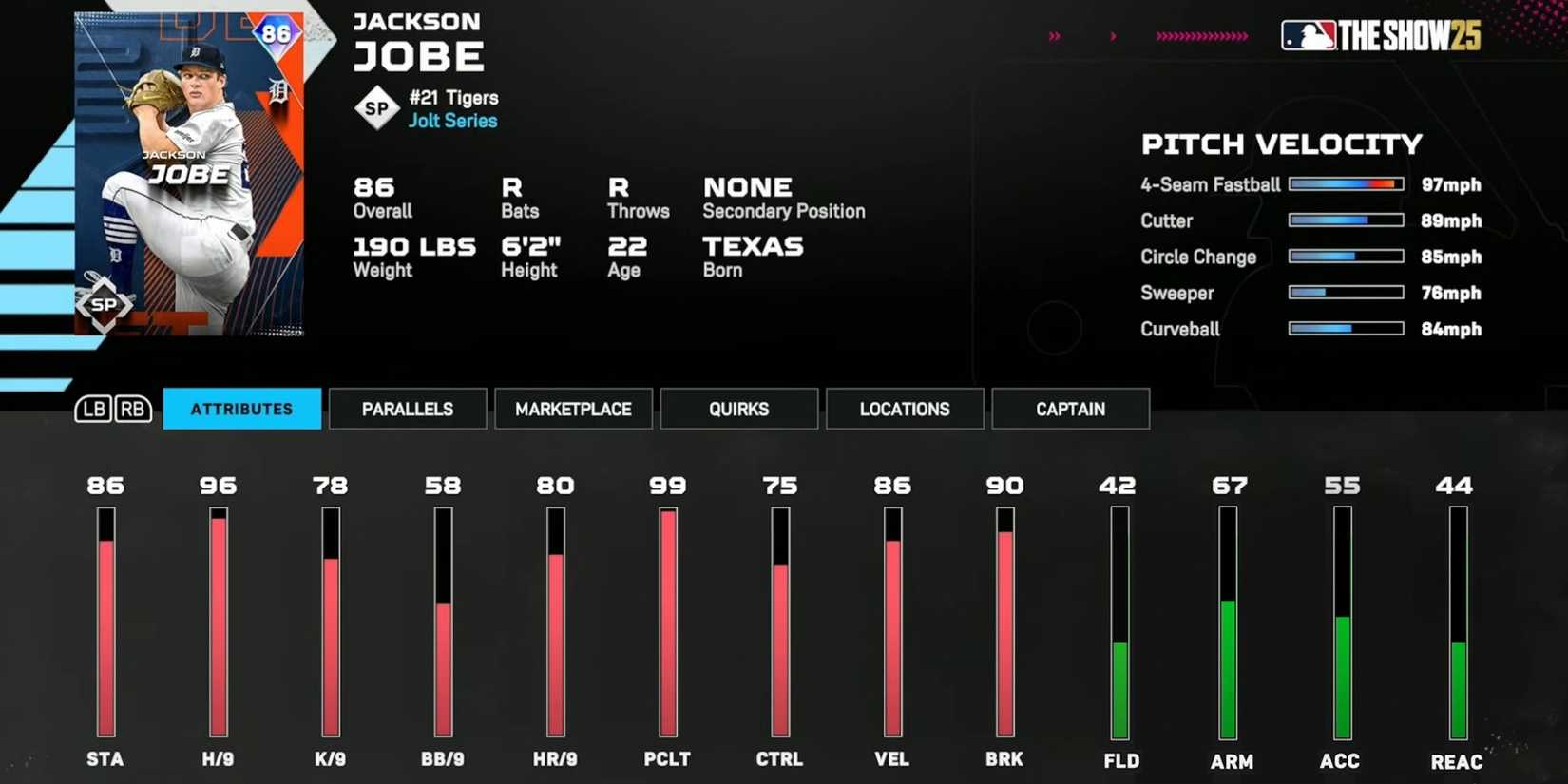Viewport: 1568px width, 784px height.
Task: Click the Locations button
Action: pos(905,409)
